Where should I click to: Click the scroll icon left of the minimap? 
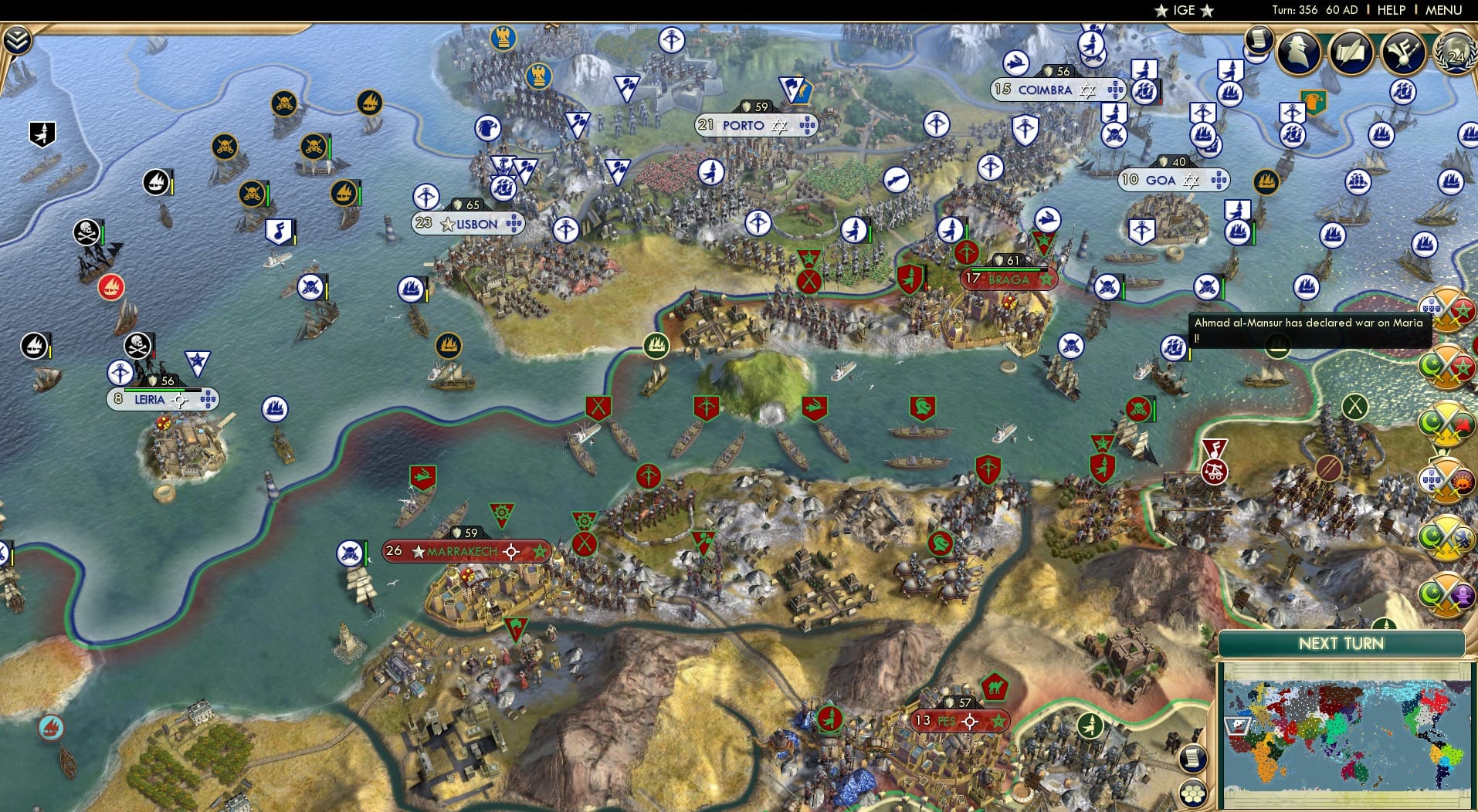1193,759
